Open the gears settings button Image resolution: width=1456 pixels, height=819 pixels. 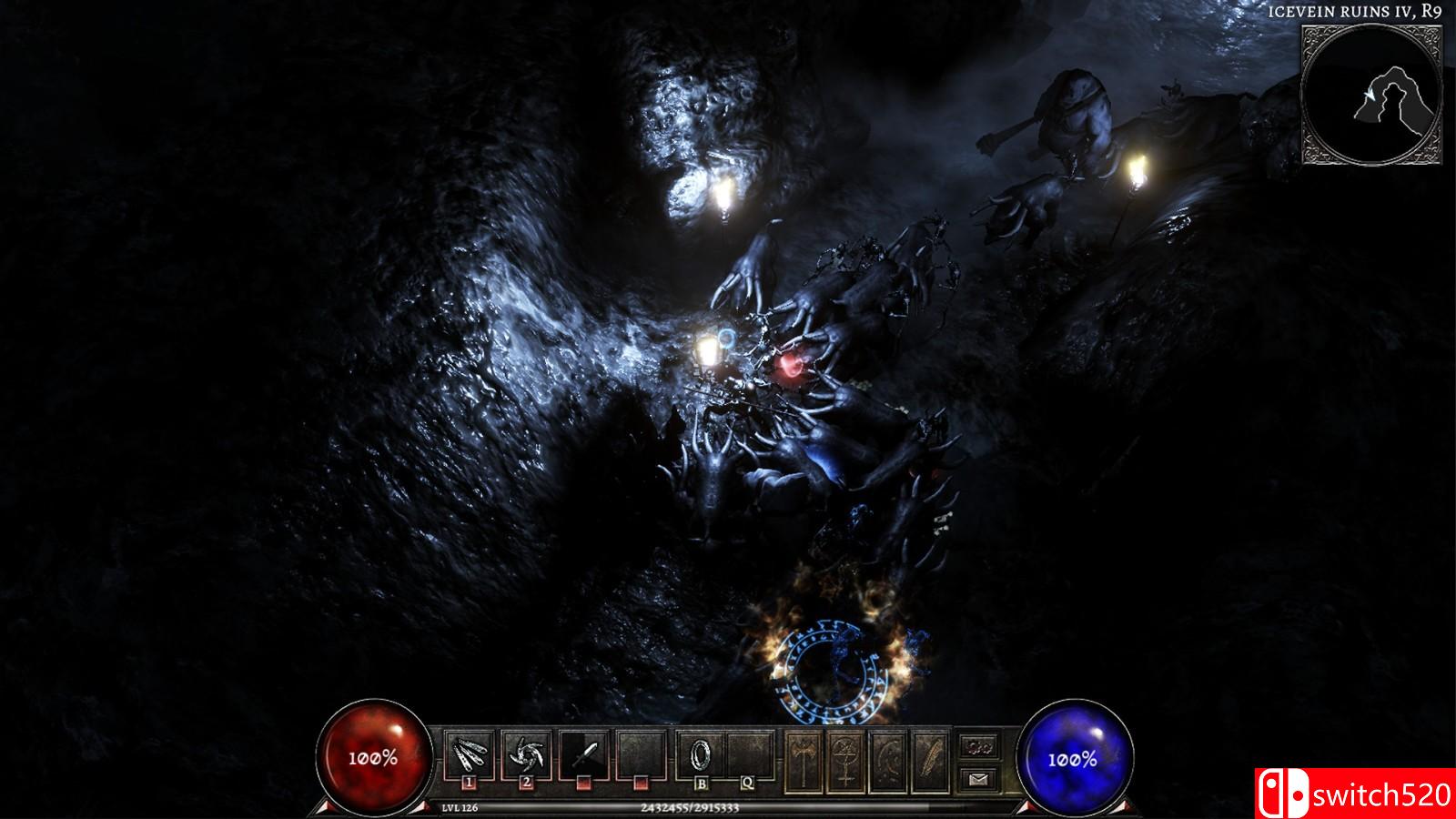tap(979, 746)
